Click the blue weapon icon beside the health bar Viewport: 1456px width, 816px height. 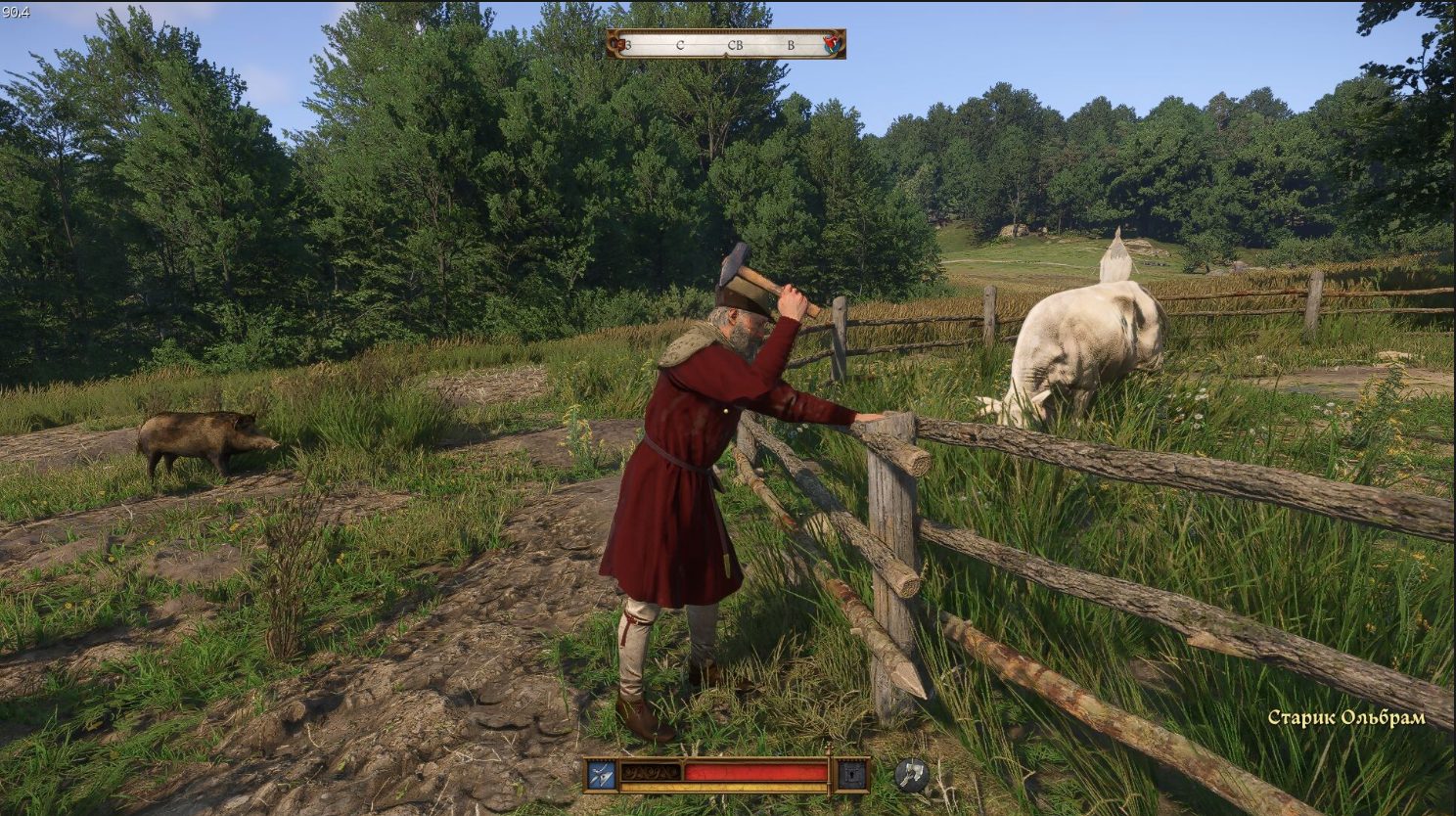[601, 775]
